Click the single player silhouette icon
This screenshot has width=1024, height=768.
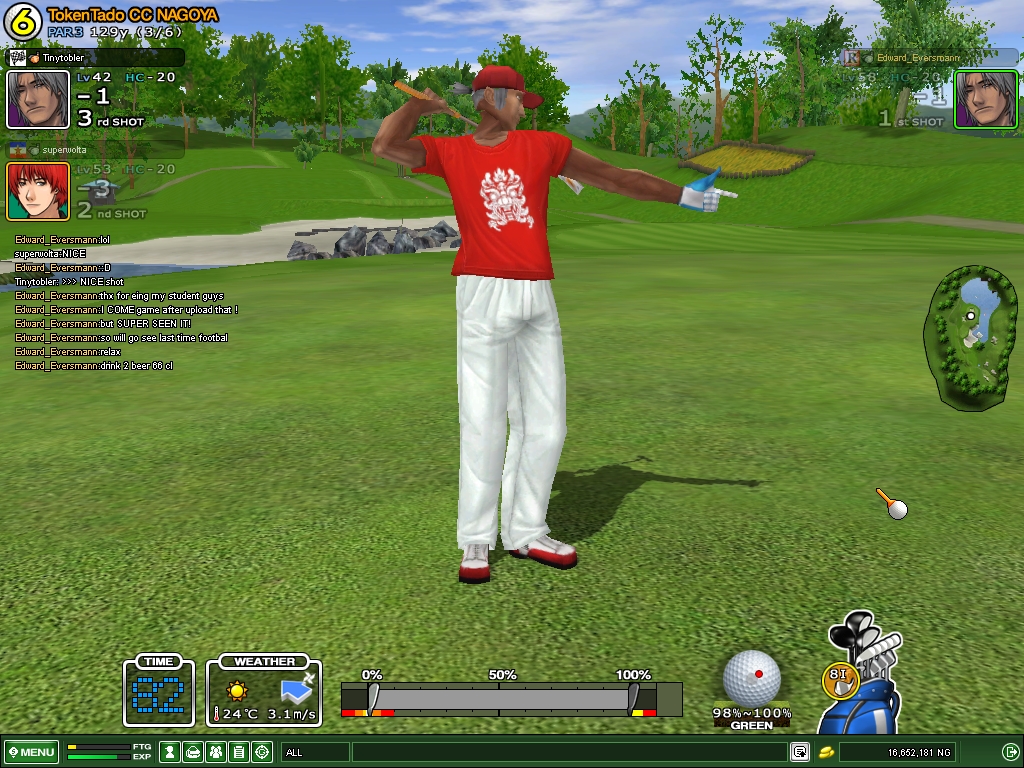171,752
